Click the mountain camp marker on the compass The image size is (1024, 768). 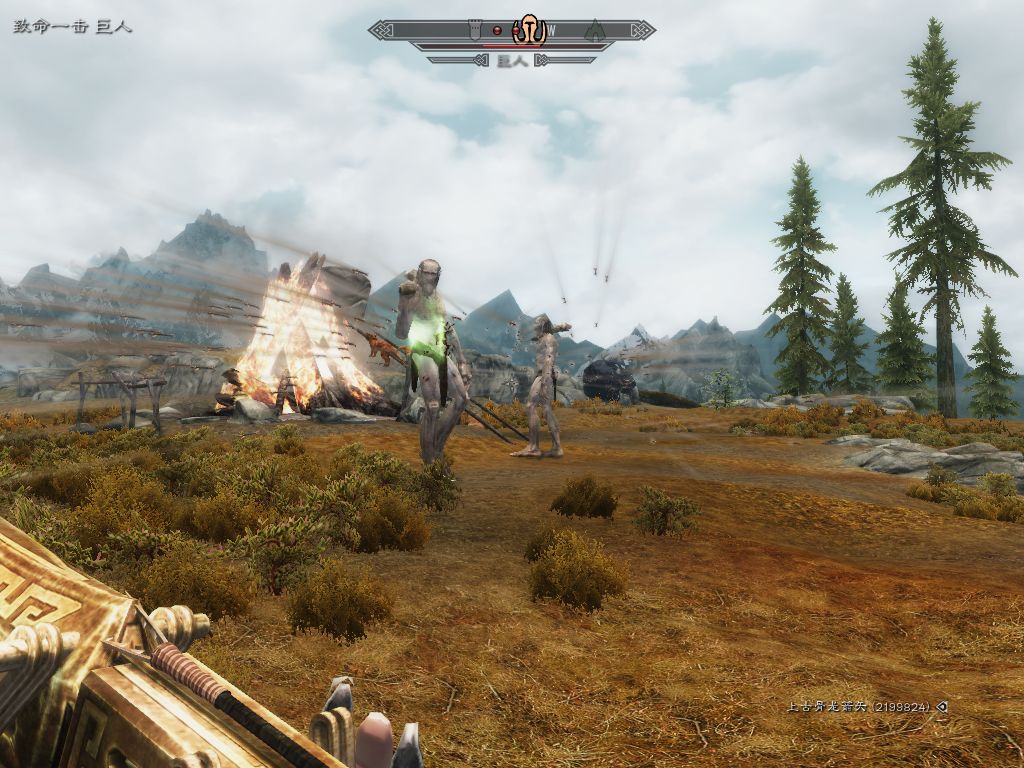point(594,30)
